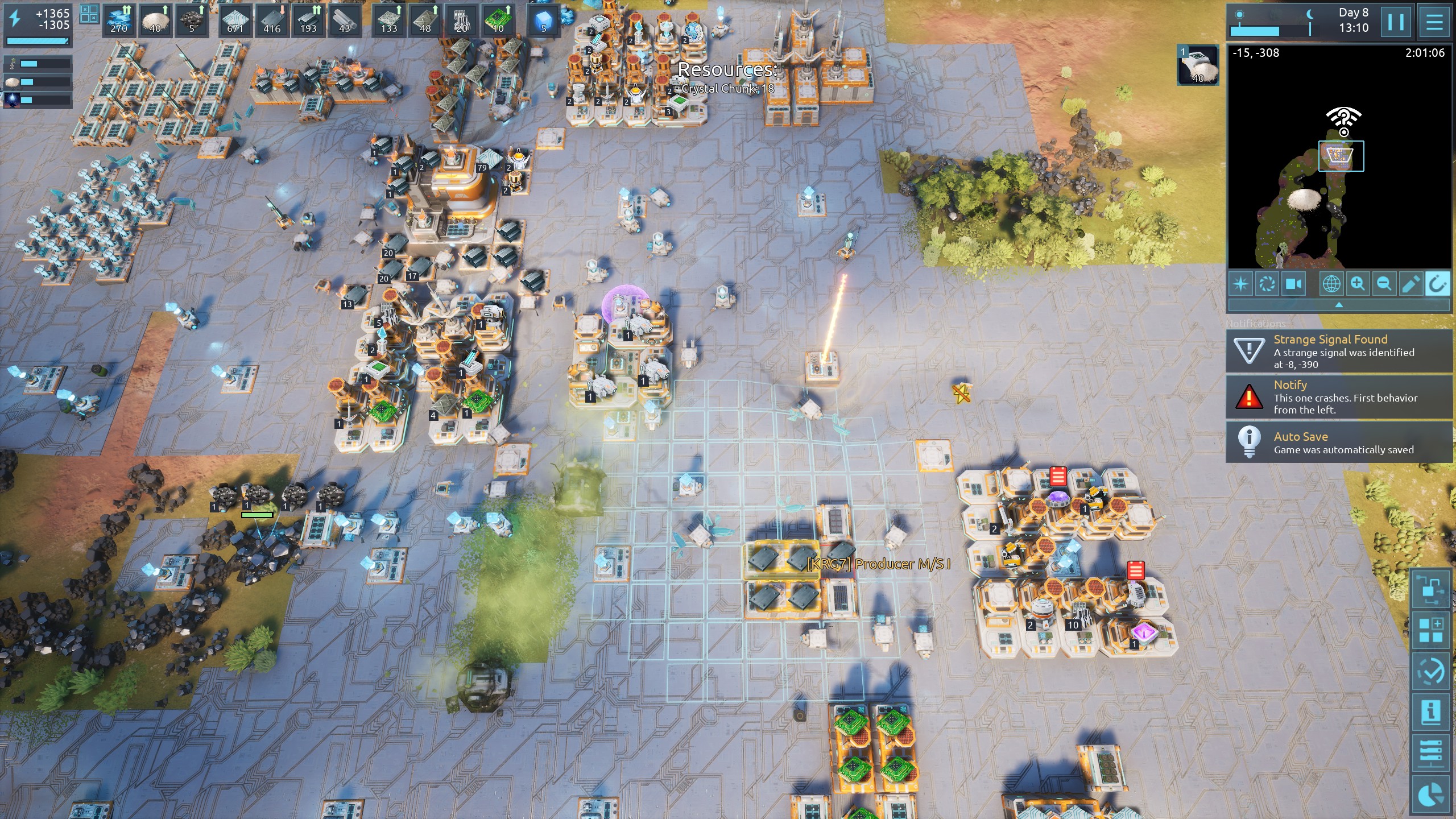The image size is (1456, 819).
Task: Open the tech tree flowchart button
Action: coord(1430,590)
